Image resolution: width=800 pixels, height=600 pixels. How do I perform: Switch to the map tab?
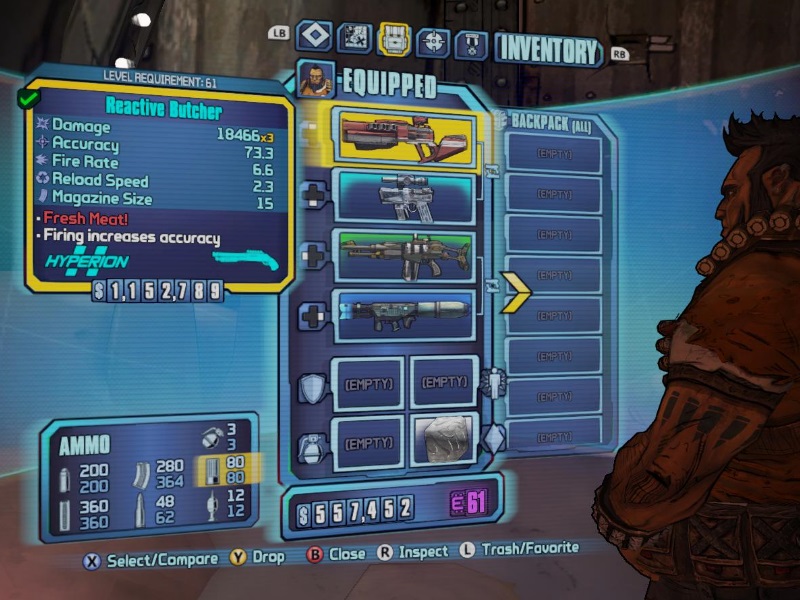click(x=354, y=40)
